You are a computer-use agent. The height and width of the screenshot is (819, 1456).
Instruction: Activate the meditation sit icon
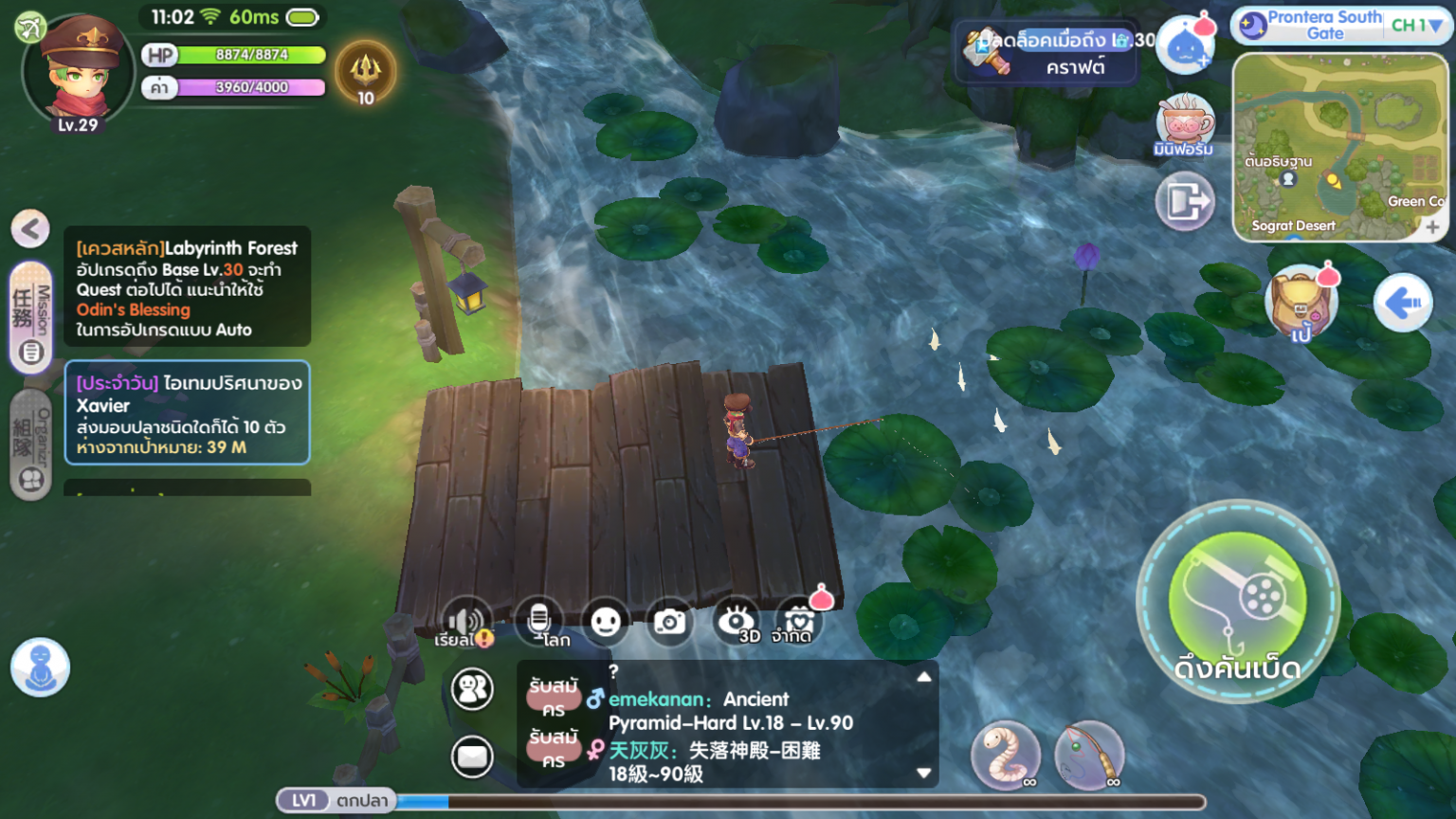40,666
